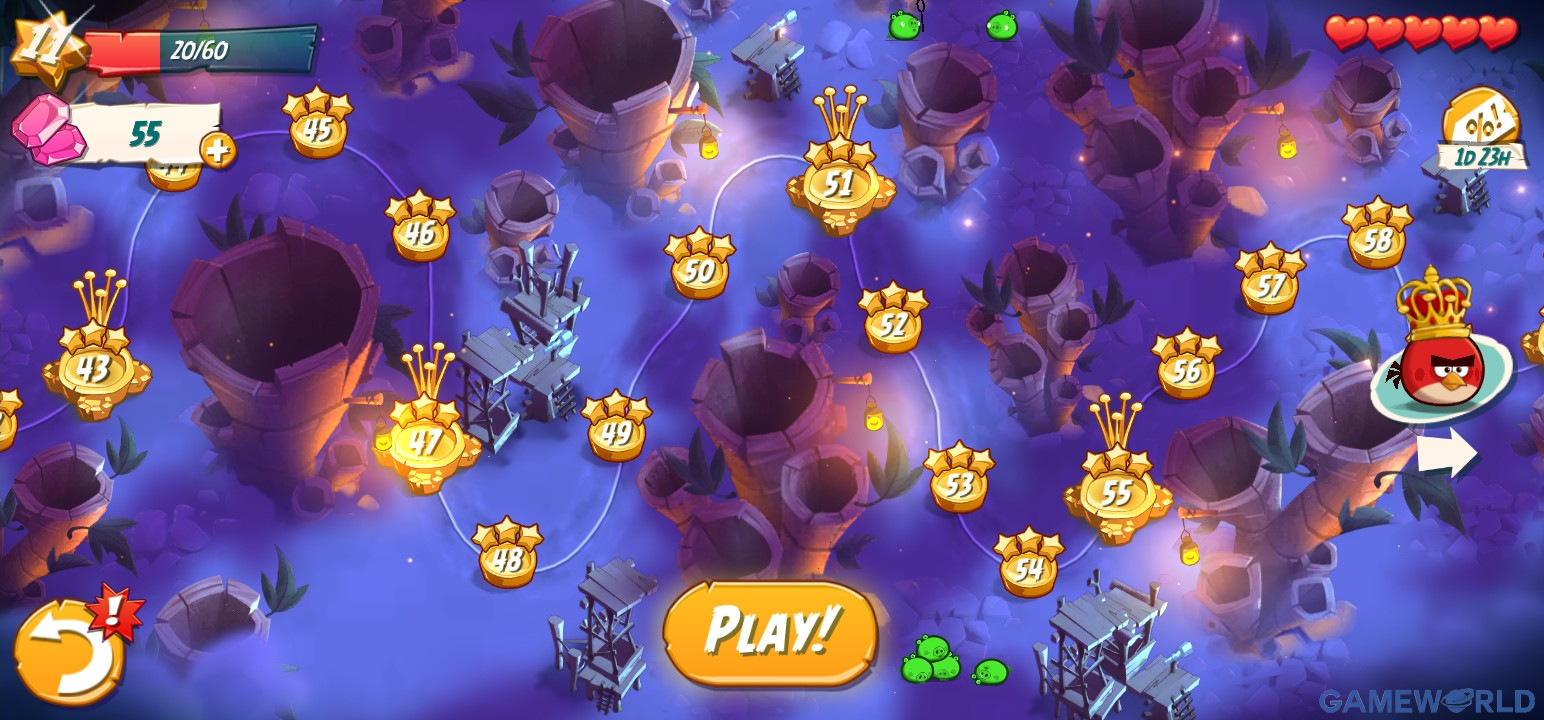1544x720 pixels.
Task: Tap the pink gems counter icon
Action: coord(44,128)
